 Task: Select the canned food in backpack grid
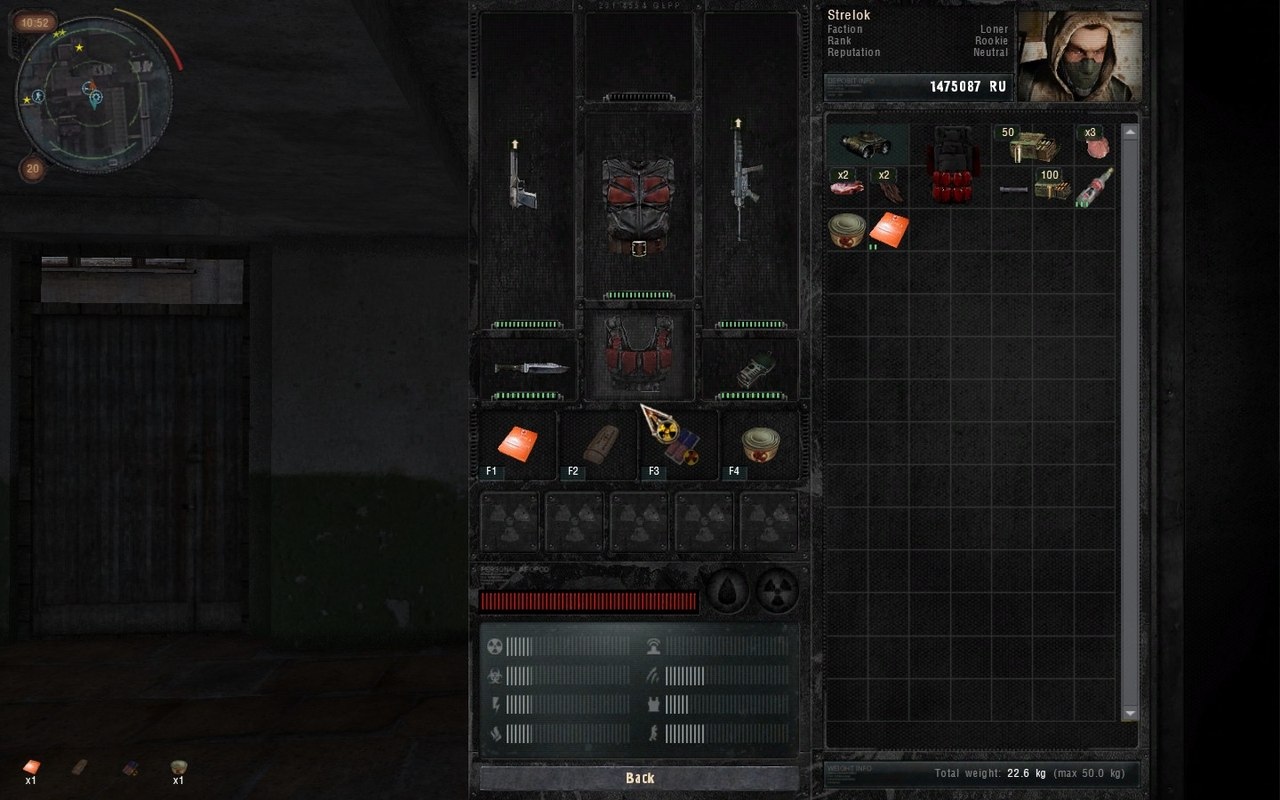846,229
